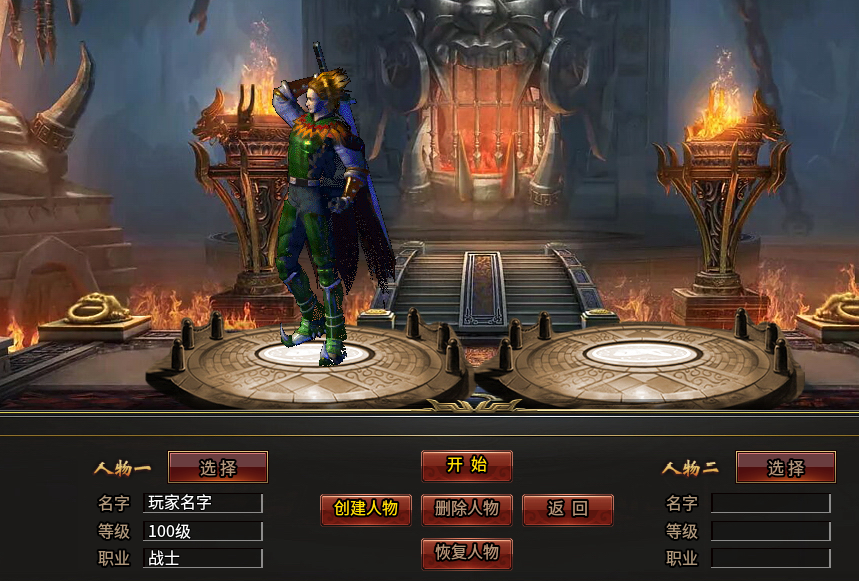
Task: Select character one with 人物一 选择 button
Action: pyautogui.click(x=218, y=467)
